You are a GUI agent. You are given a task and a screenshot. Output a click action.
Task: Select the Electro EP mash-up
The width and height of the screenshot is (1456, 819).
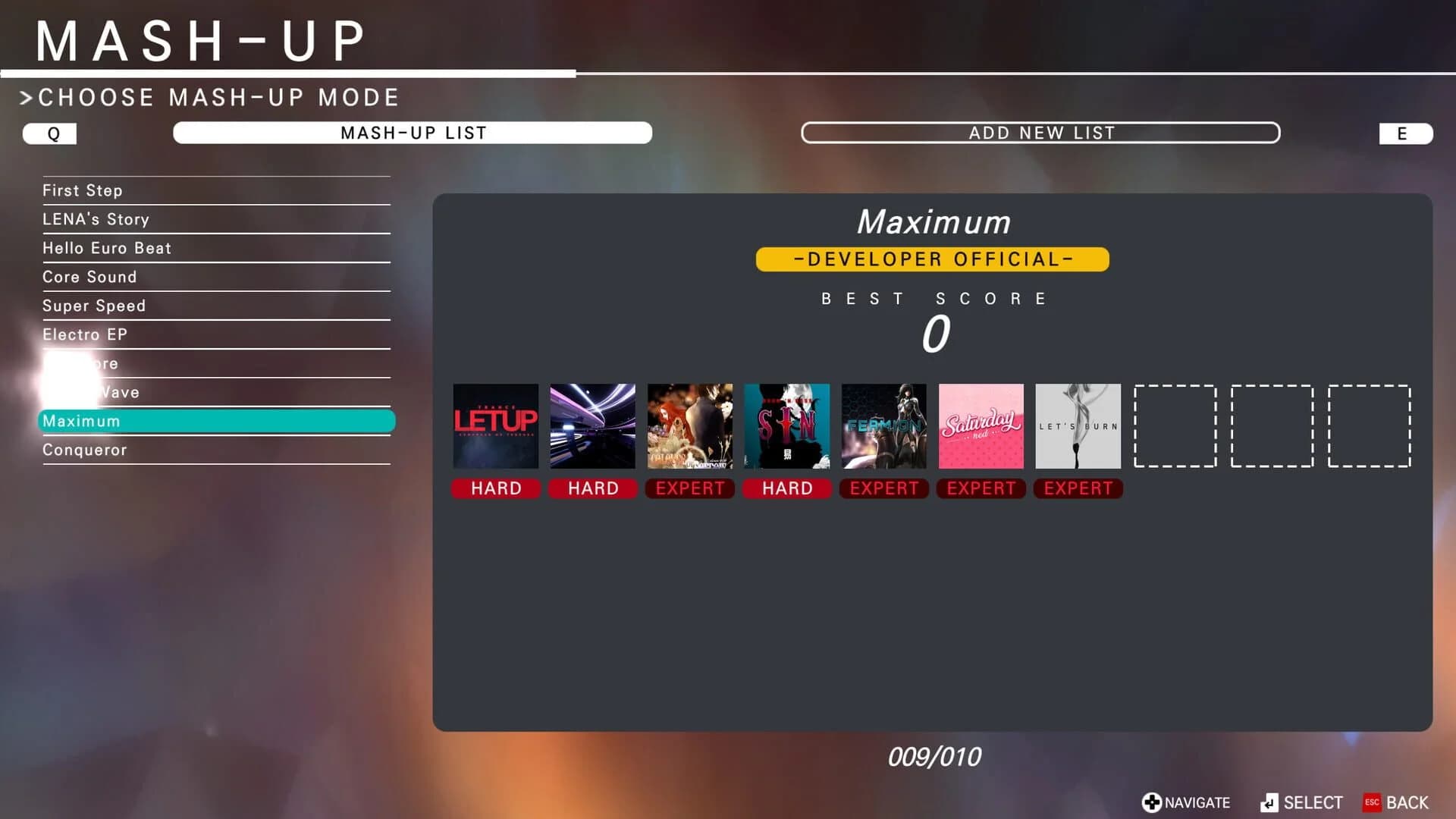(x=216, y=334)
